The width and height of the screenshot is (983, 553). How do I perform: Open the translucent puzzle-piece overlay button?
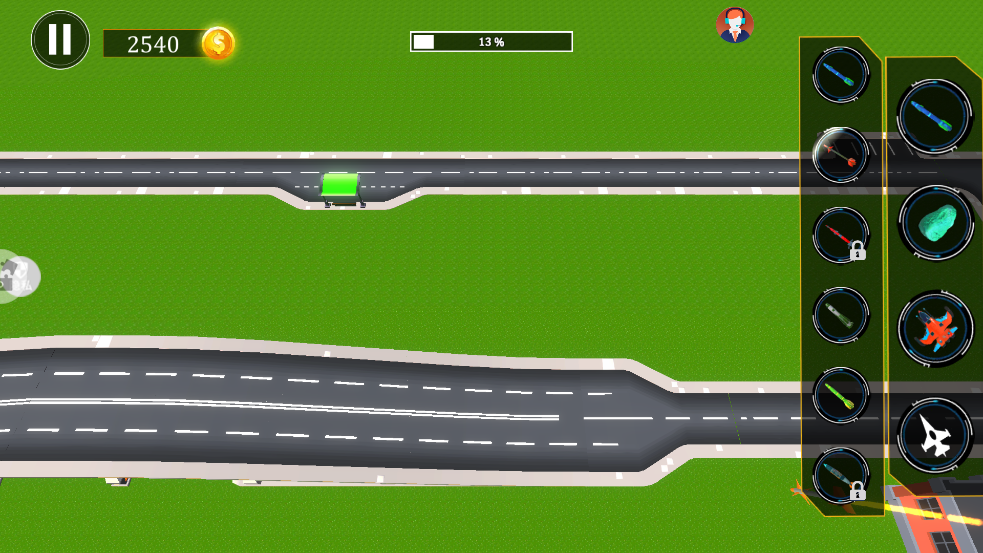tap(17, 276)
